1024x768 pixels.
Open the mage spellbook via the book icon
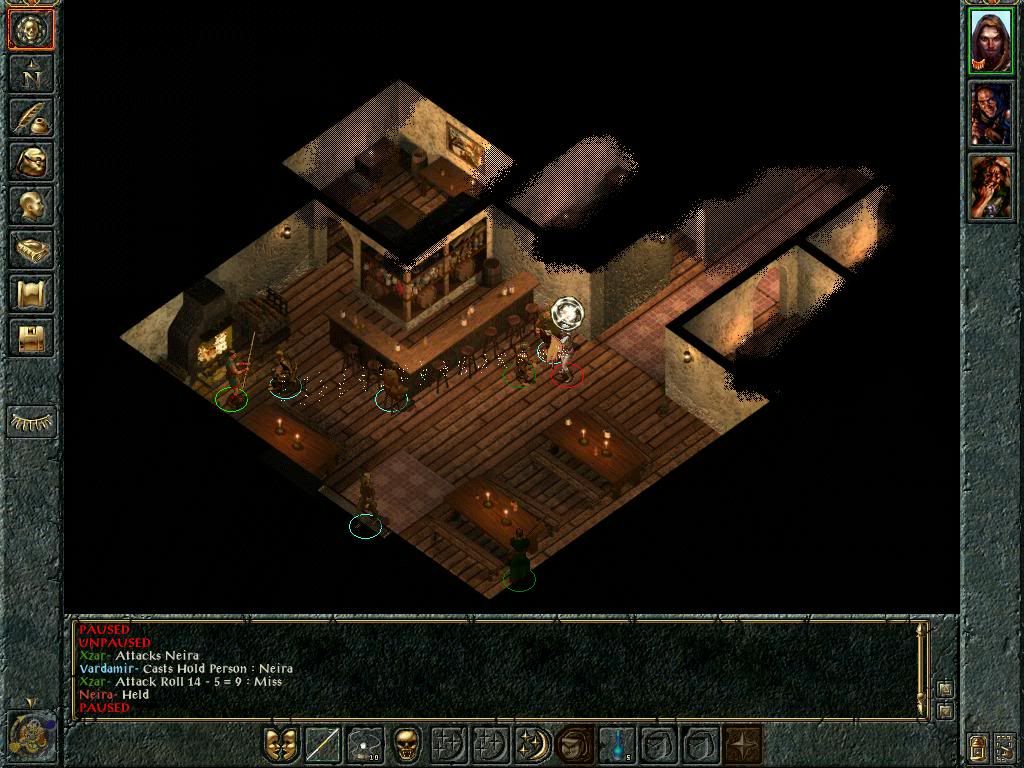tap(31, 249)
